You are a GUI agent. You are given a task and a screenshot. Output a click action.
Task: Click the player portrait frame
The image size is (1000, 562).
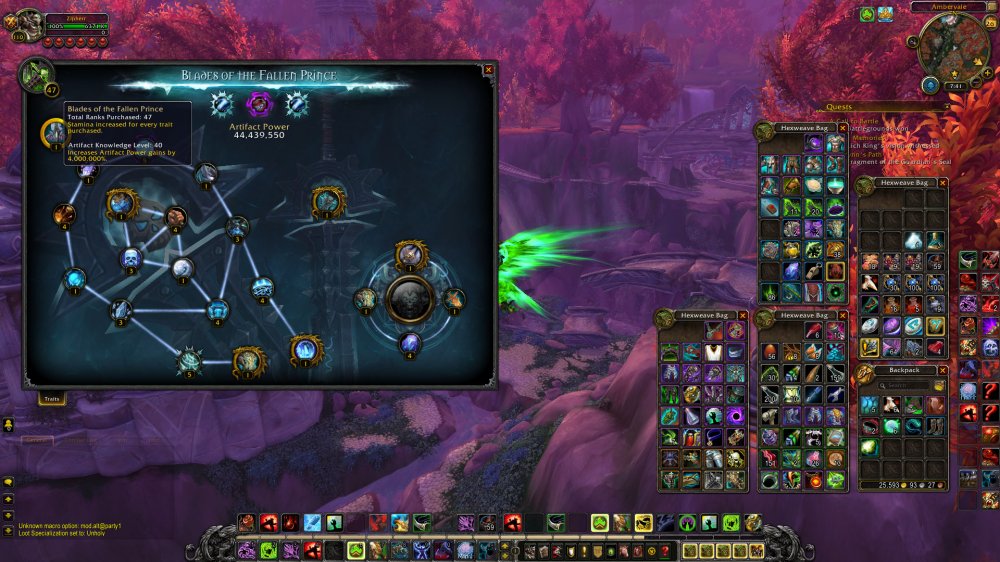click(28, 24)
